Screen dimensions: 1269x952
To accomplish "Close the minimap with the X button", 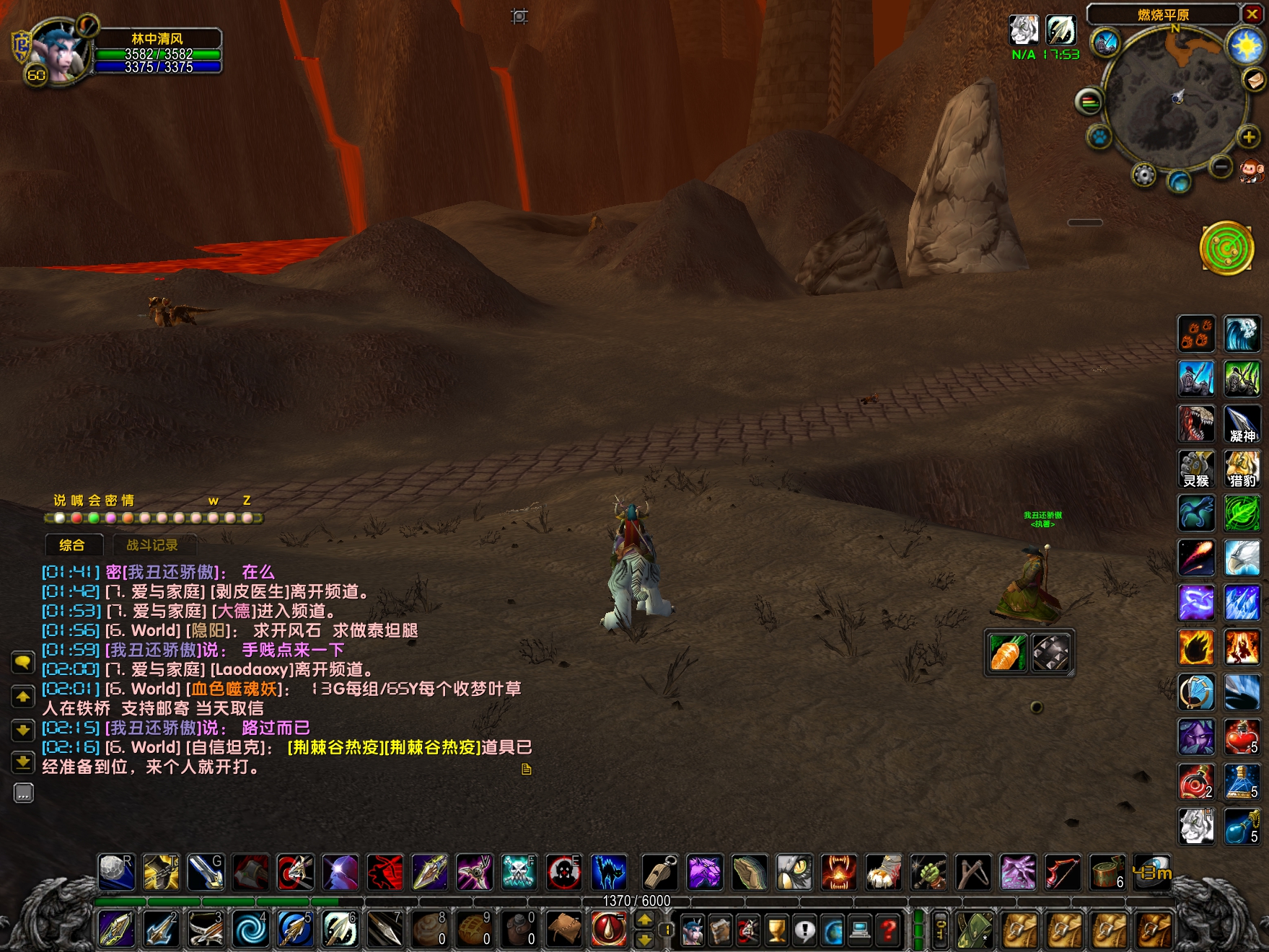I will click(x=1251, y=14).
